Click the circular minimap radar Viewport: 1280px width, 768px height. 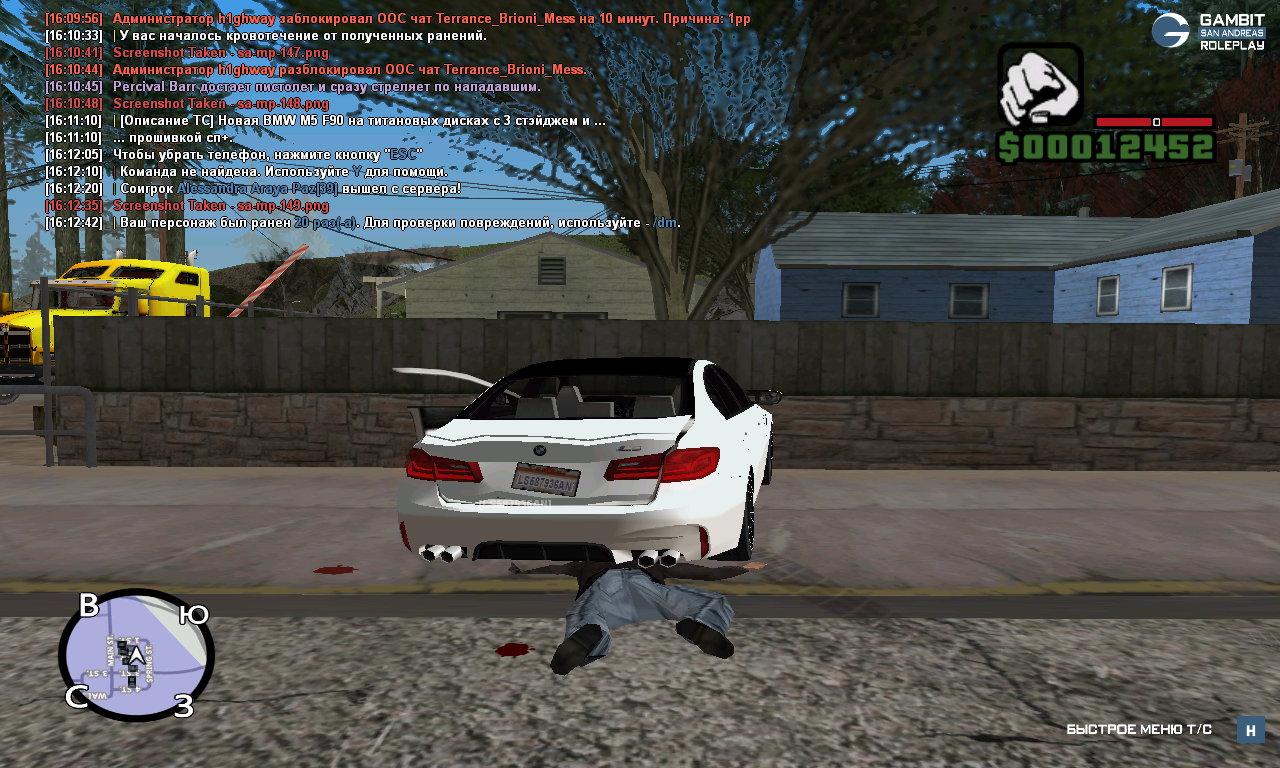point(136,655)
